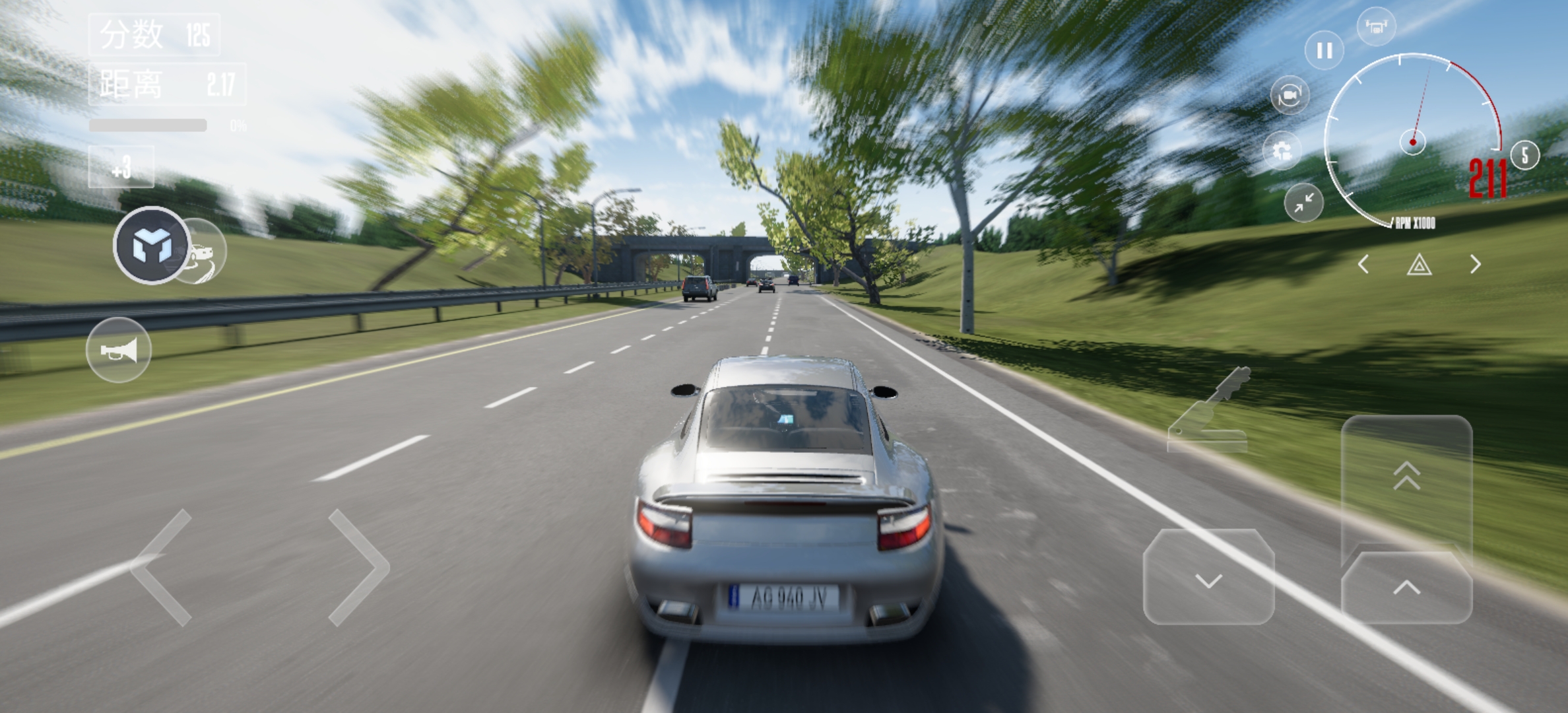Viewport: 1568px width, 713px height.
Task: Accelerate using the single up-chevron pedal
Action: pyautogui.click(x=1406, y=588)
